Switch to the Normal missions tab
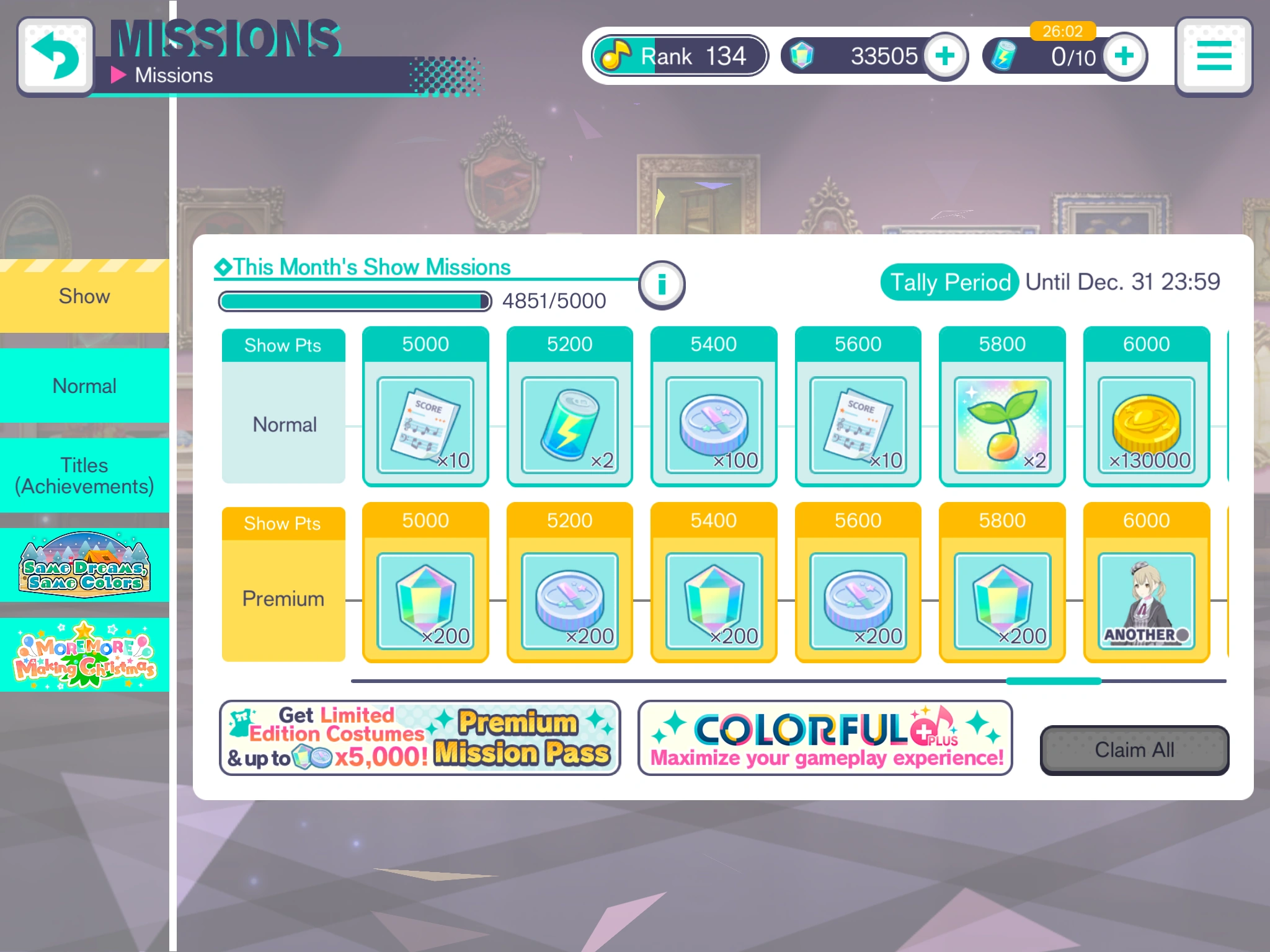1270x952 pixels. (x=84, y=386)
